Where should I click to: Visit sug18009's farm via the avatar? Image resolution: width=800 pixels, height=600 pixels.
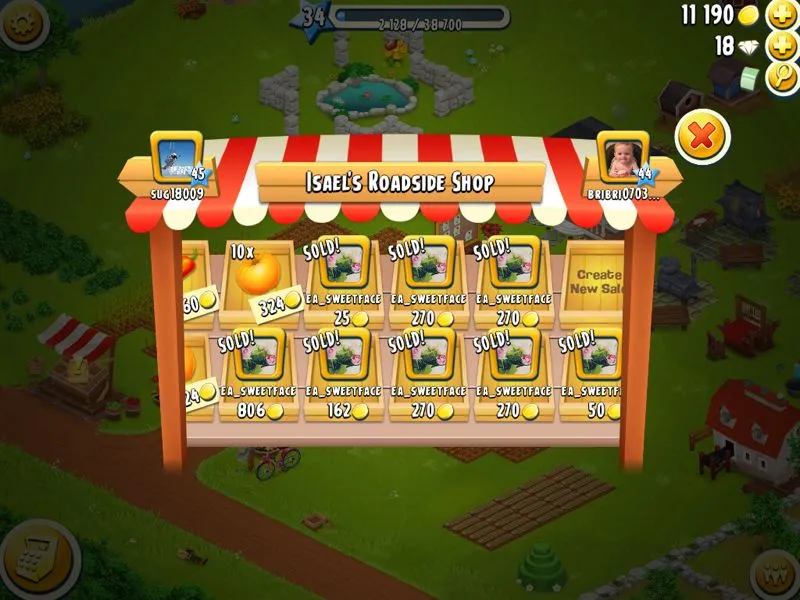176,157
